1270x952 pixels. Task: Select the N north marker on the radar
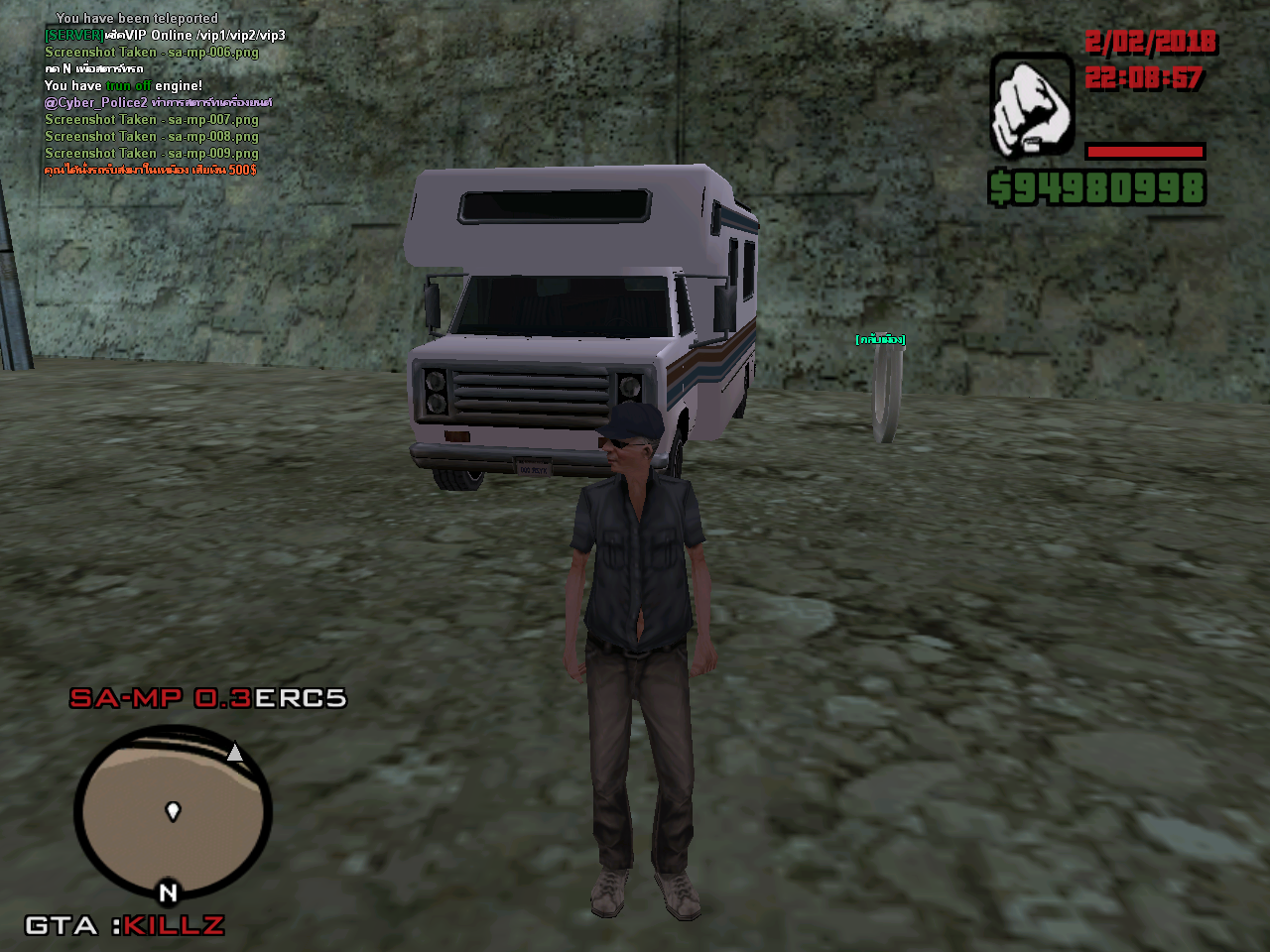[168, 892]
